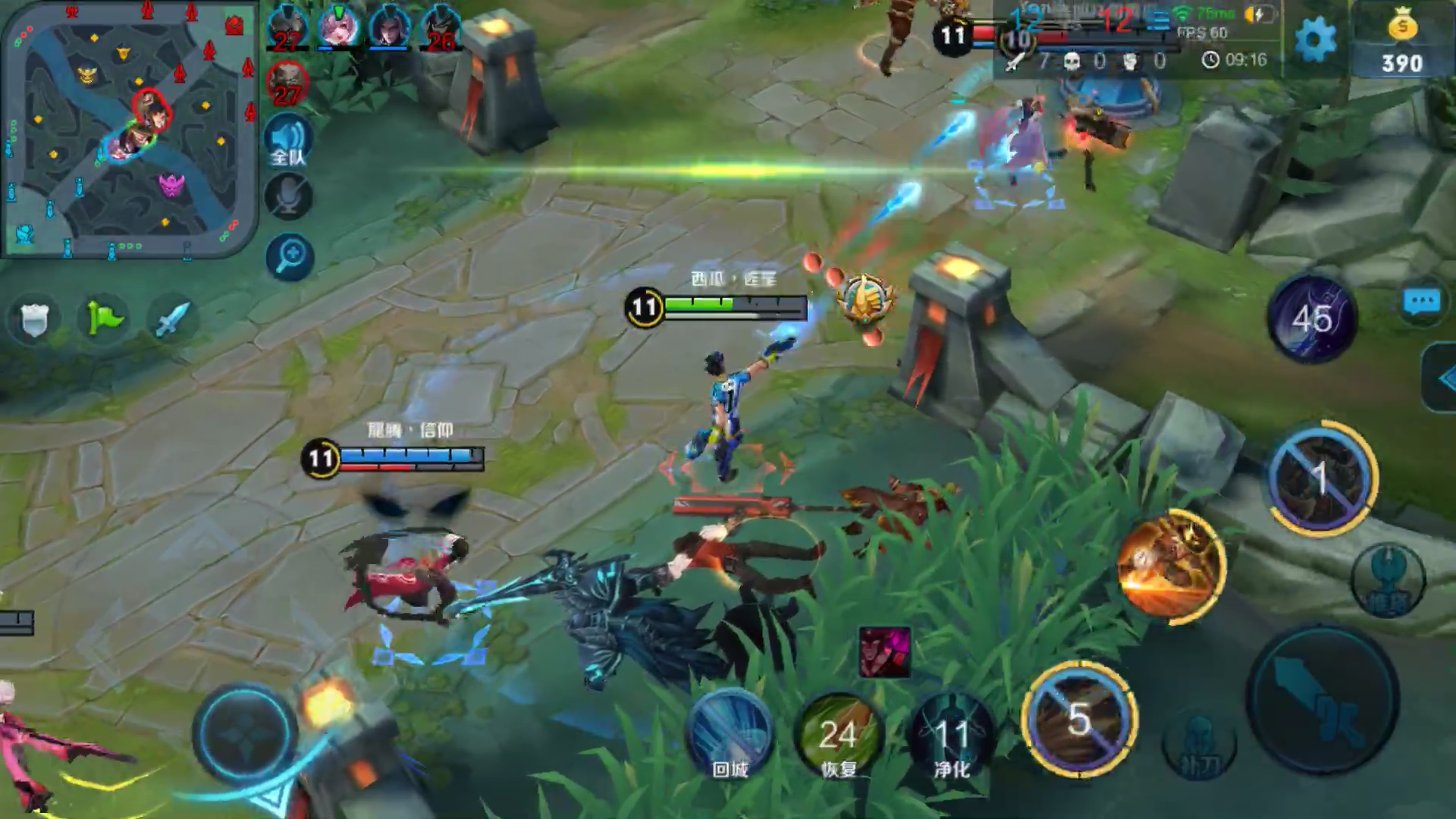Select the pink-haired teammate portrait

point(338,27)
